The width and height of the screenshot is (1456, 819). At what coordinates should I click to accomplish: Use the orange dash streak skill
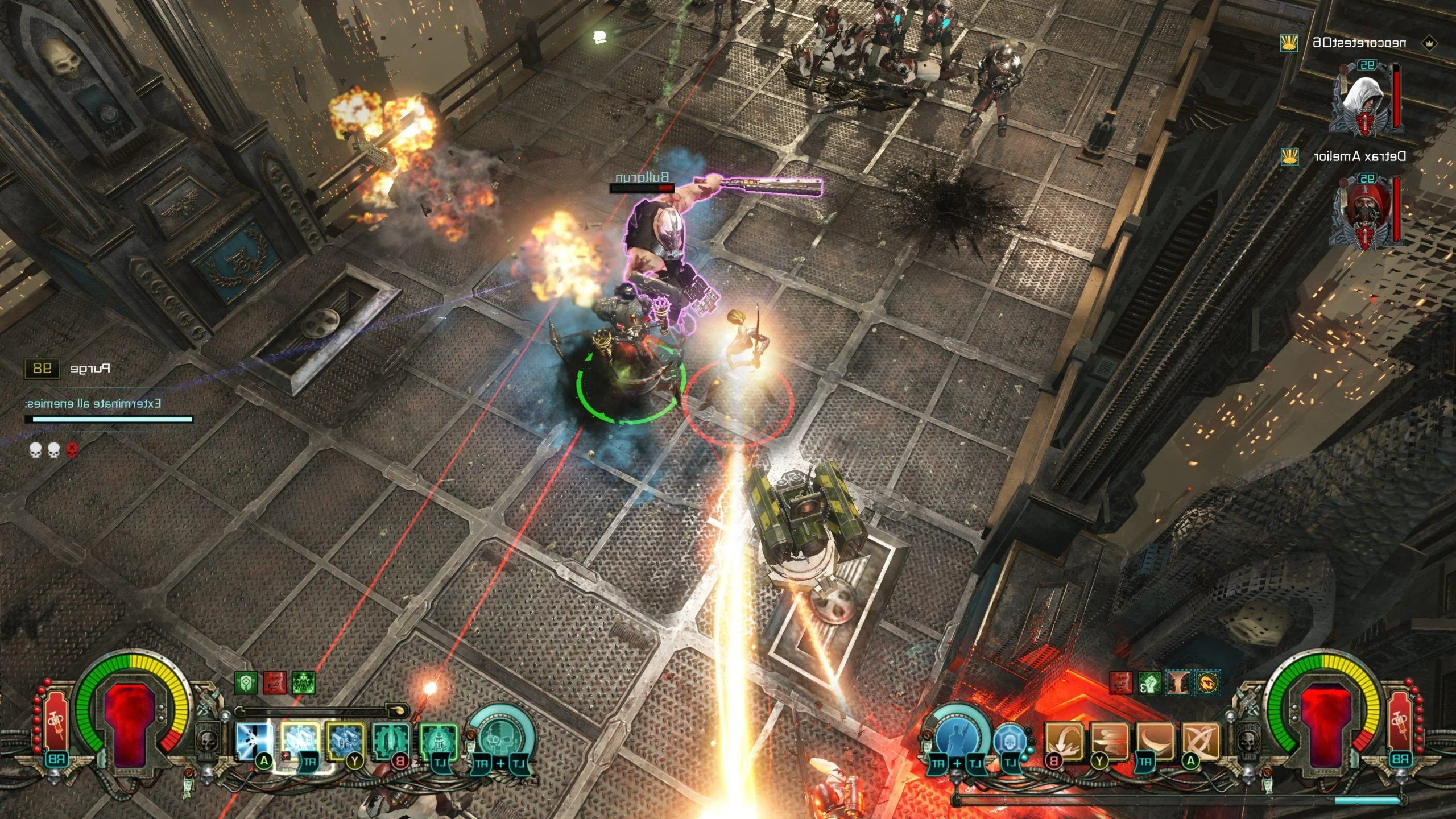tap(1110, 741)
